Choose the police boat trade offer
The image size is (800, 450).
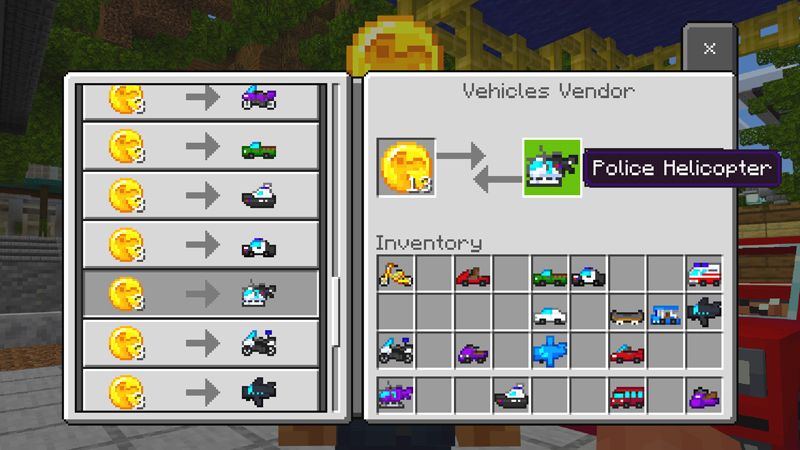coord(200,197)
